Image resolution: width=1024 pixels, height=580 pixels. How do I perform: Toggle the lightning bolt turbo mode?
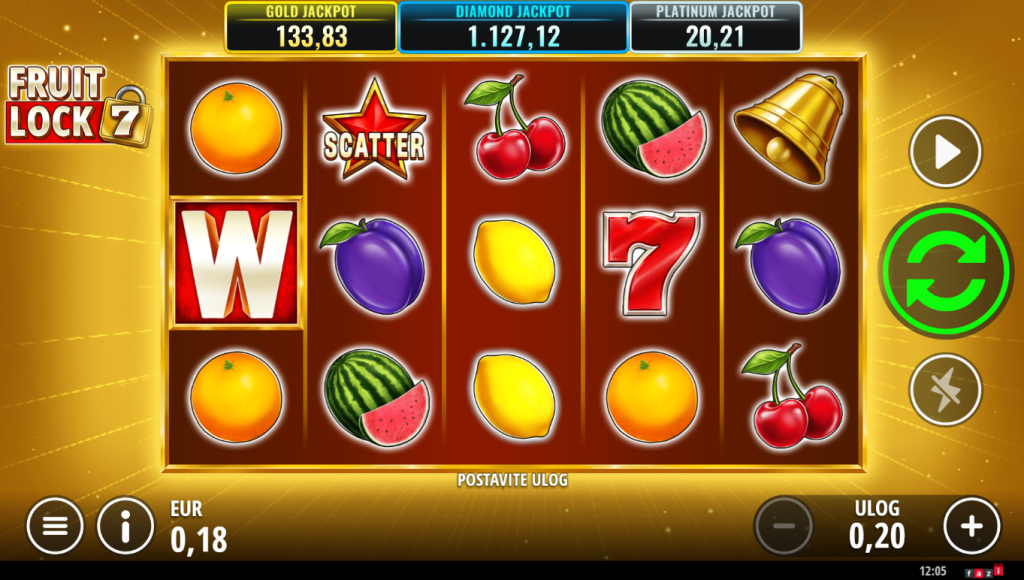point(945,389)
